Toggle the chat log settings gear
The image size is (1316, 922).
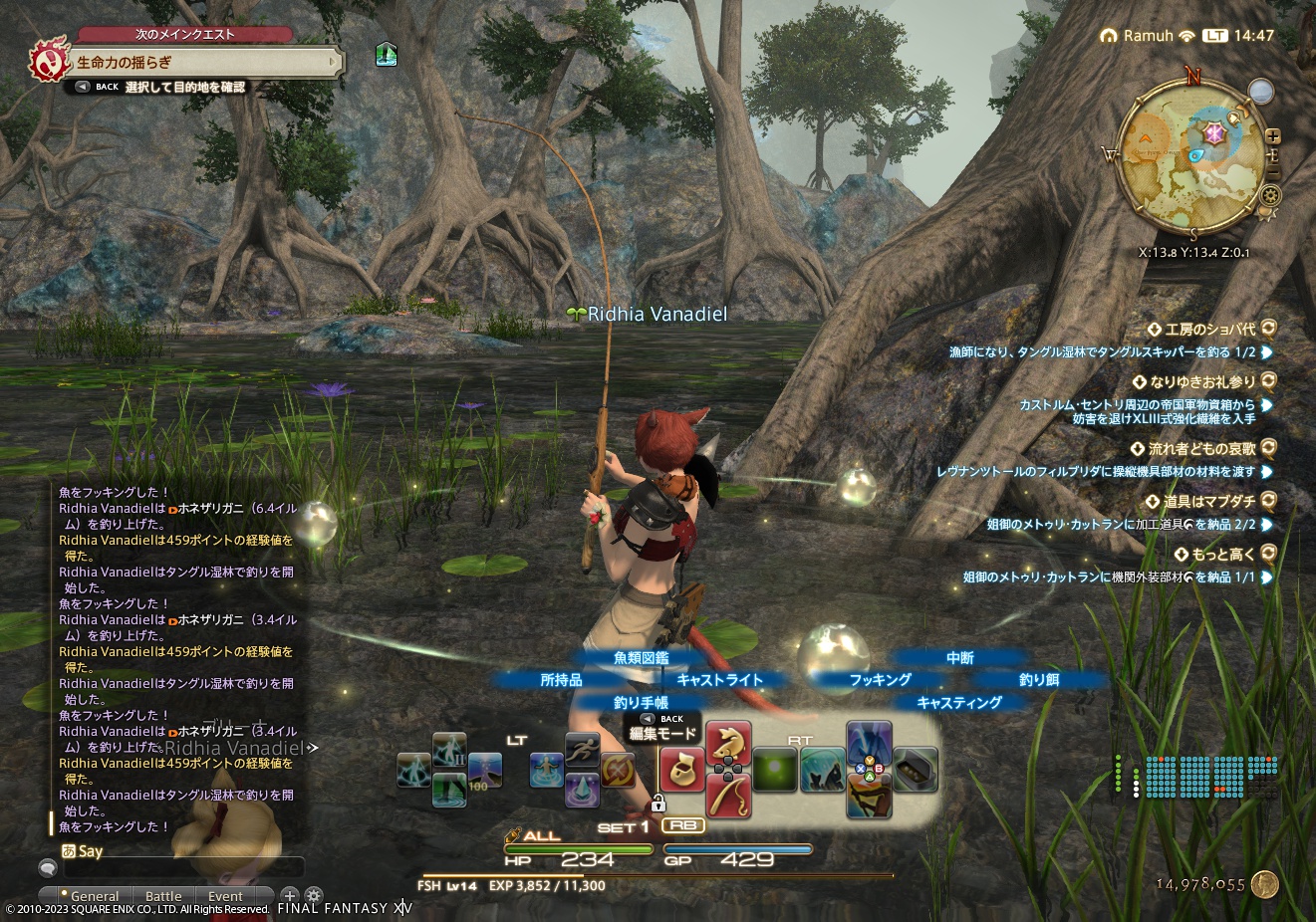(x=313, y=895)
